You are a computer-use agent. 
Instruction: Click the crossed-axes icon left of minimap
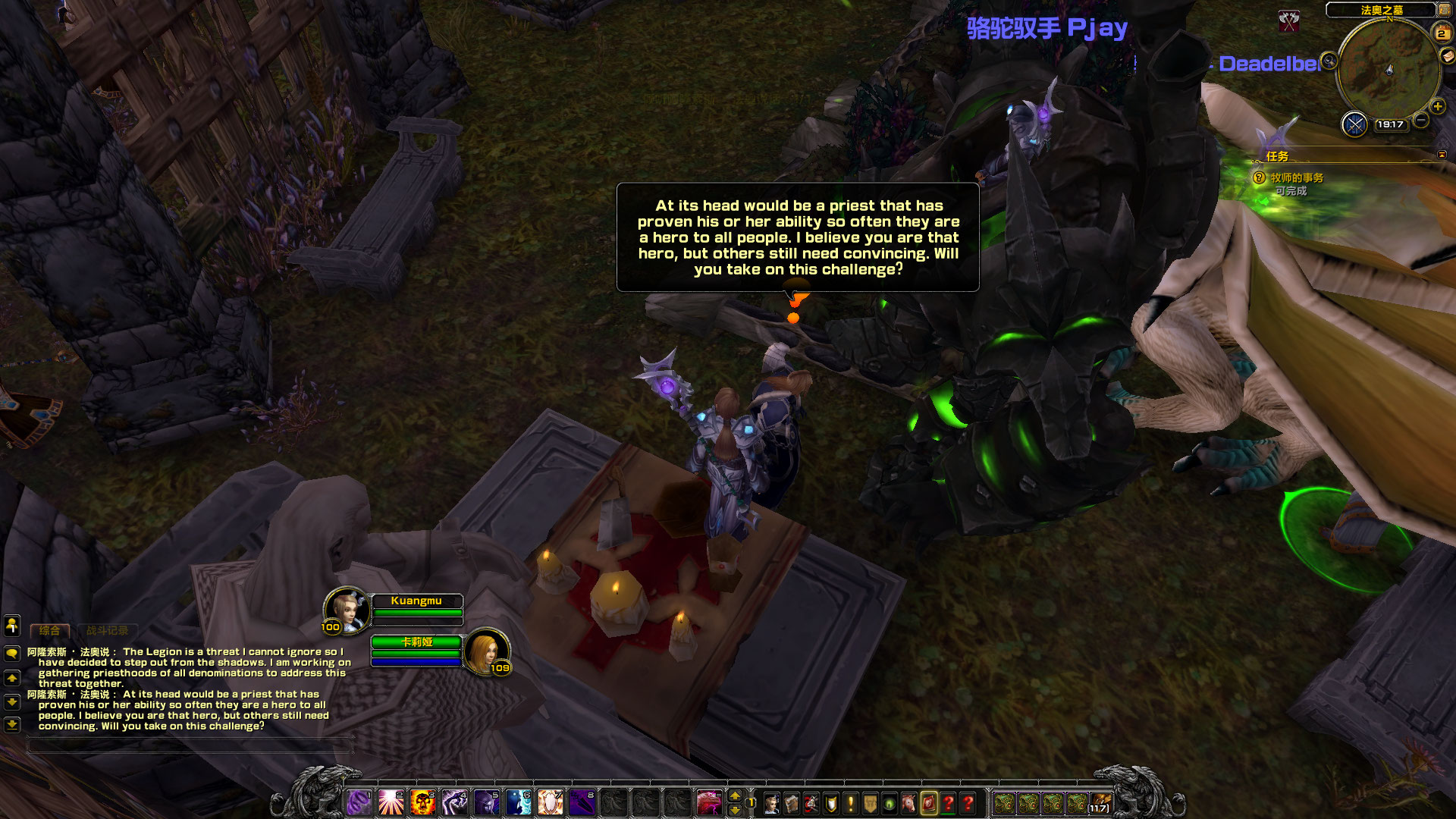click(x=1289, y=20)
